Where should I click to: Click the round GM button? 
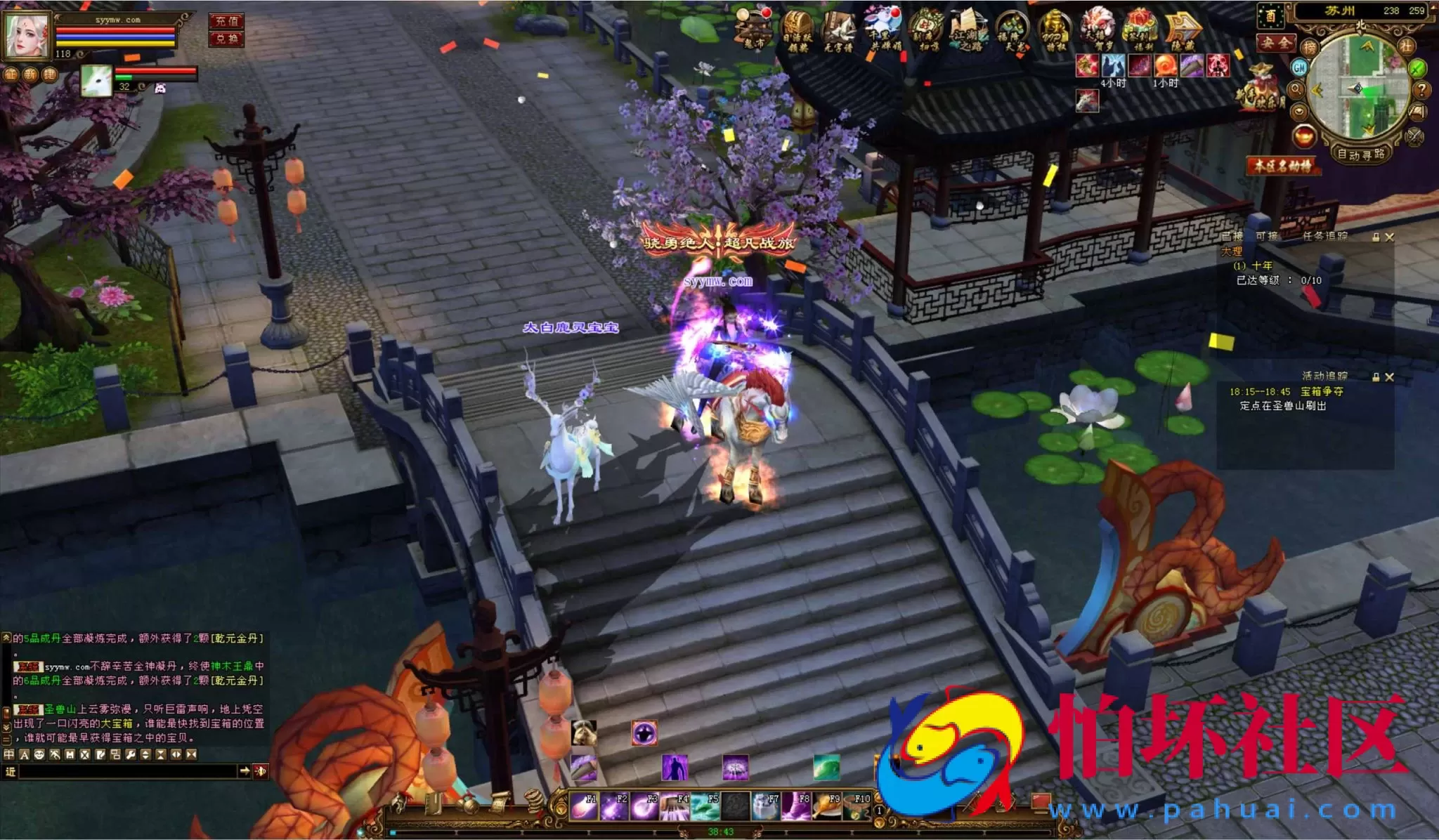point(1299,67)
